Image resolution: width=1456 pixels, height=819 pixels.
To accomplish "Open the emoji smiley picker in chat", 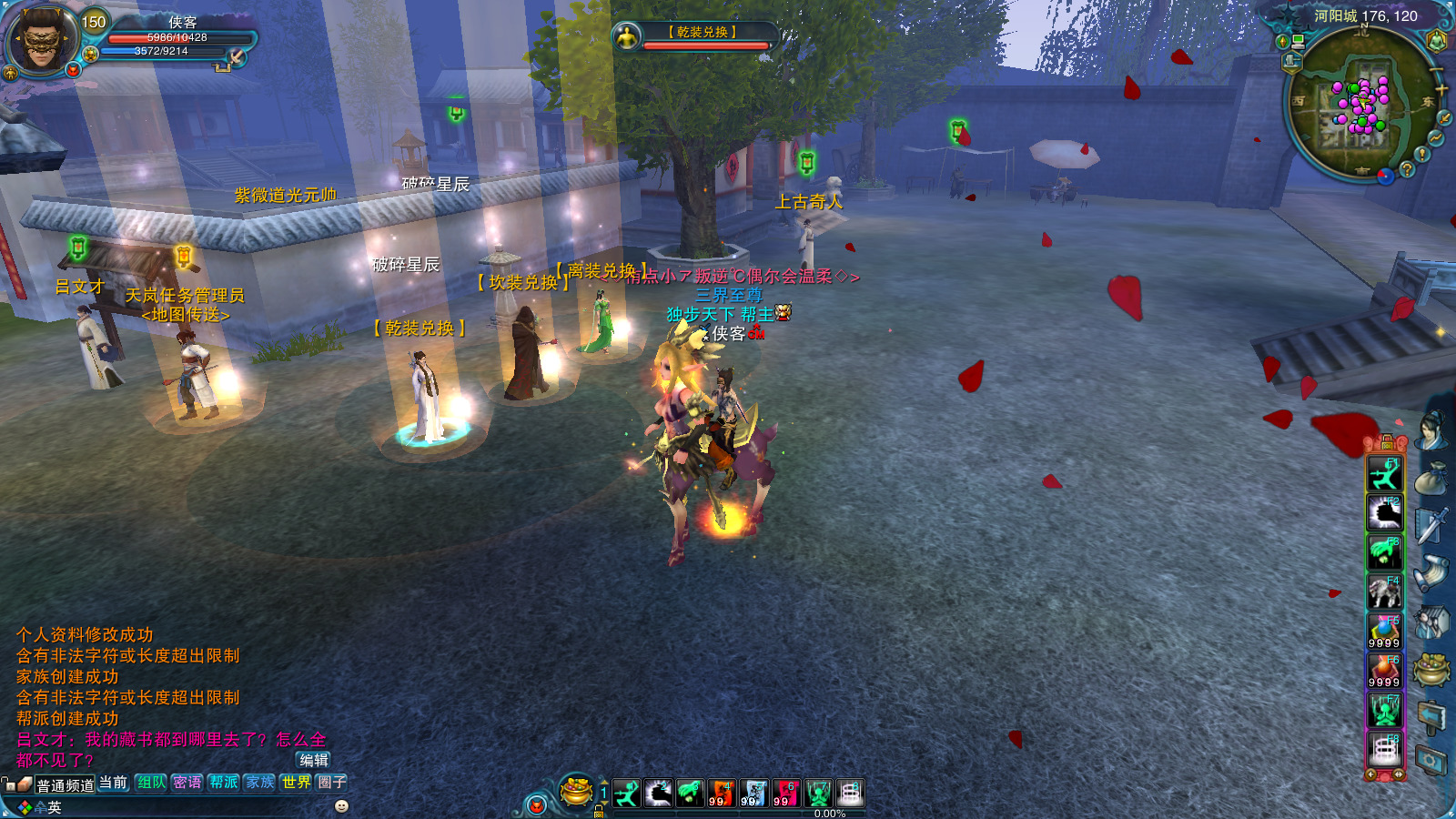I will 342,806.
